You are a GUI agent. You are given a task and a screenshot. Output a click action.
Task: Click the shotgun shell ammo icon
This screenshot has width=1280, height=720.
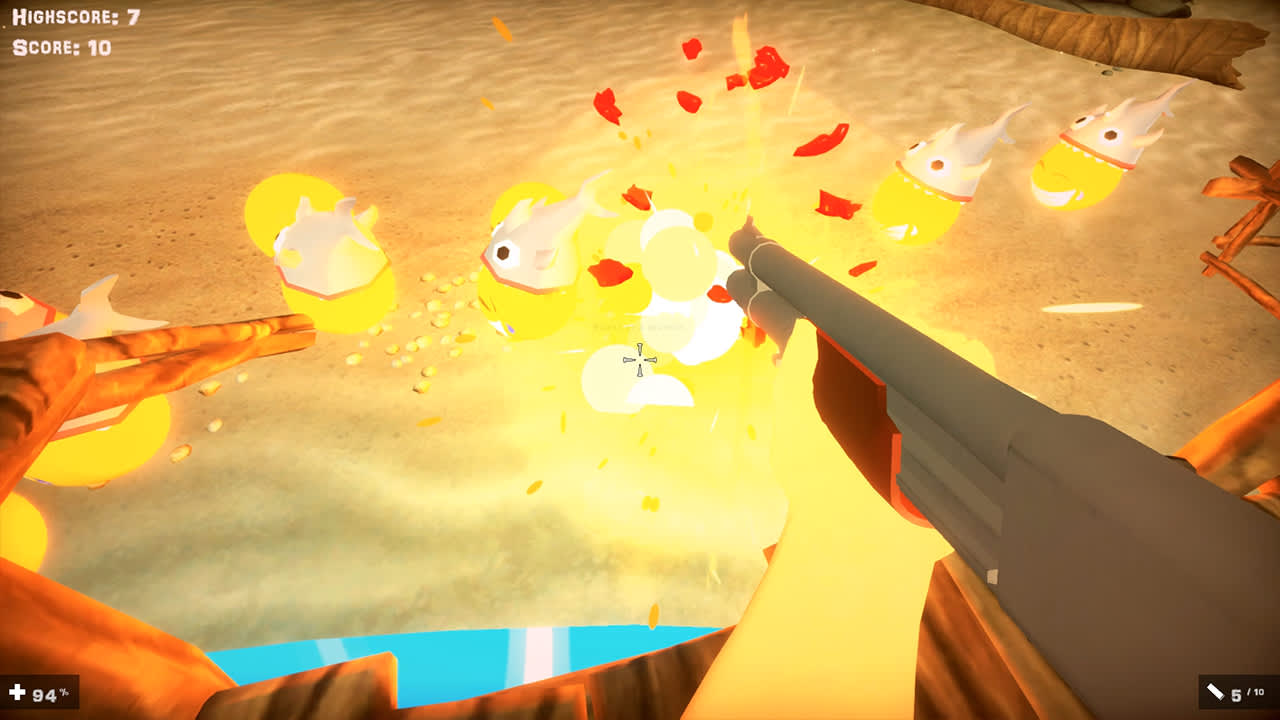click(x=1215, y=691)
